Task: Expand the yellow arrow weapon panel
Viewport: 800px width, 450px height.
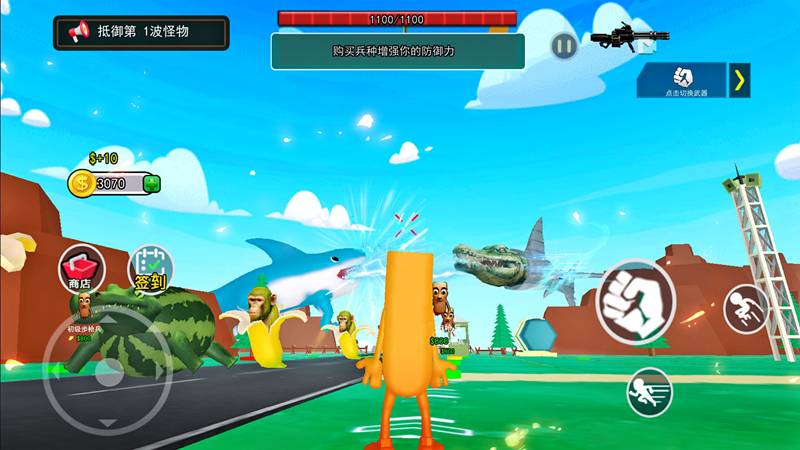Action: [x=739, y=80]
